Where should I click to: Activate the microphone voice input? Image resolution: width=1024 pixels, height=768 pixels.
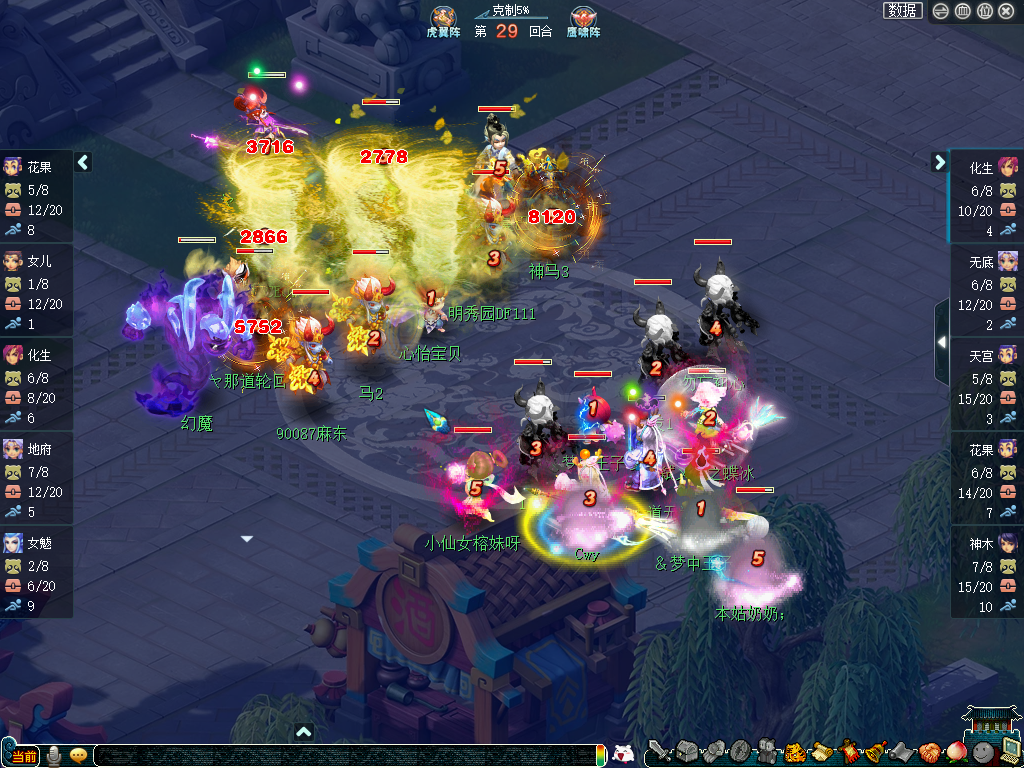[54, 755]
